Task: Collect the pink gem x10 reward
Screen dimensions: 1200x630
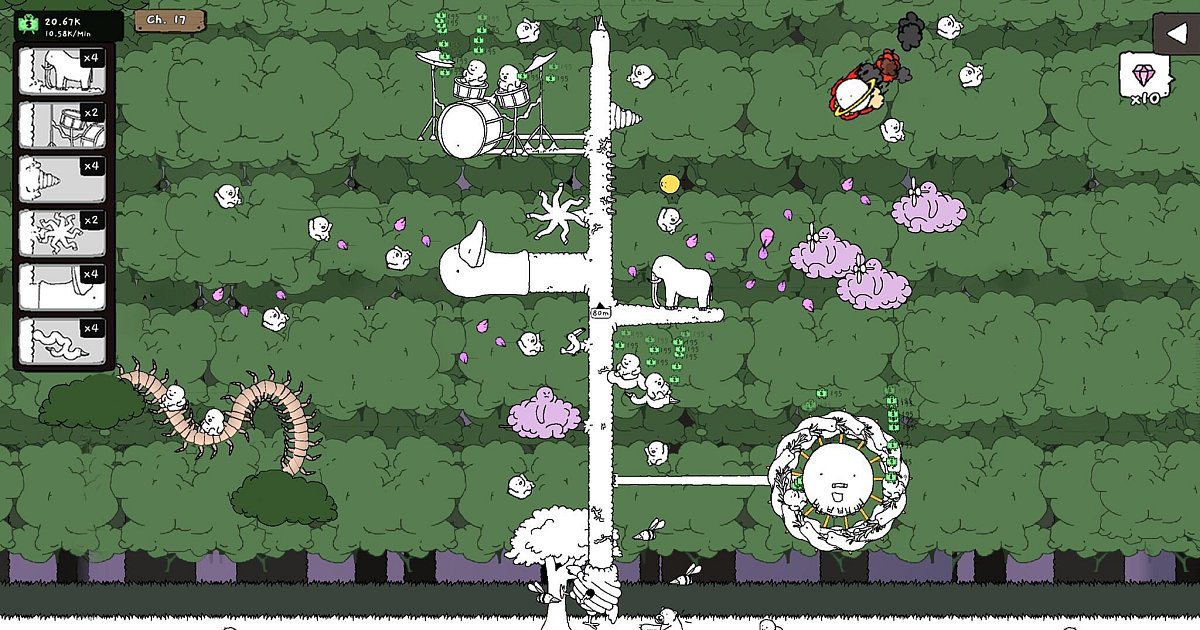Action: 1145,79
